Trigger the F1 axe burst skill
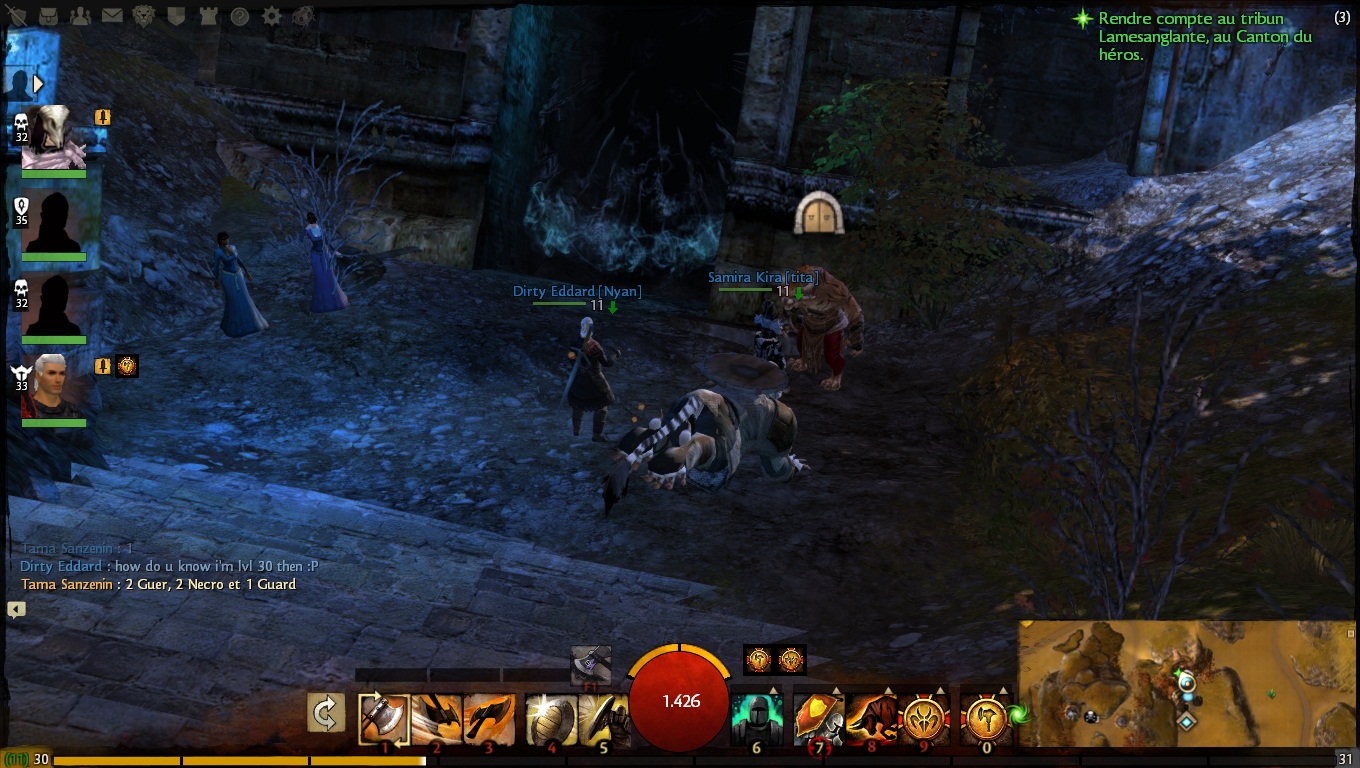 tap(591, 665)
